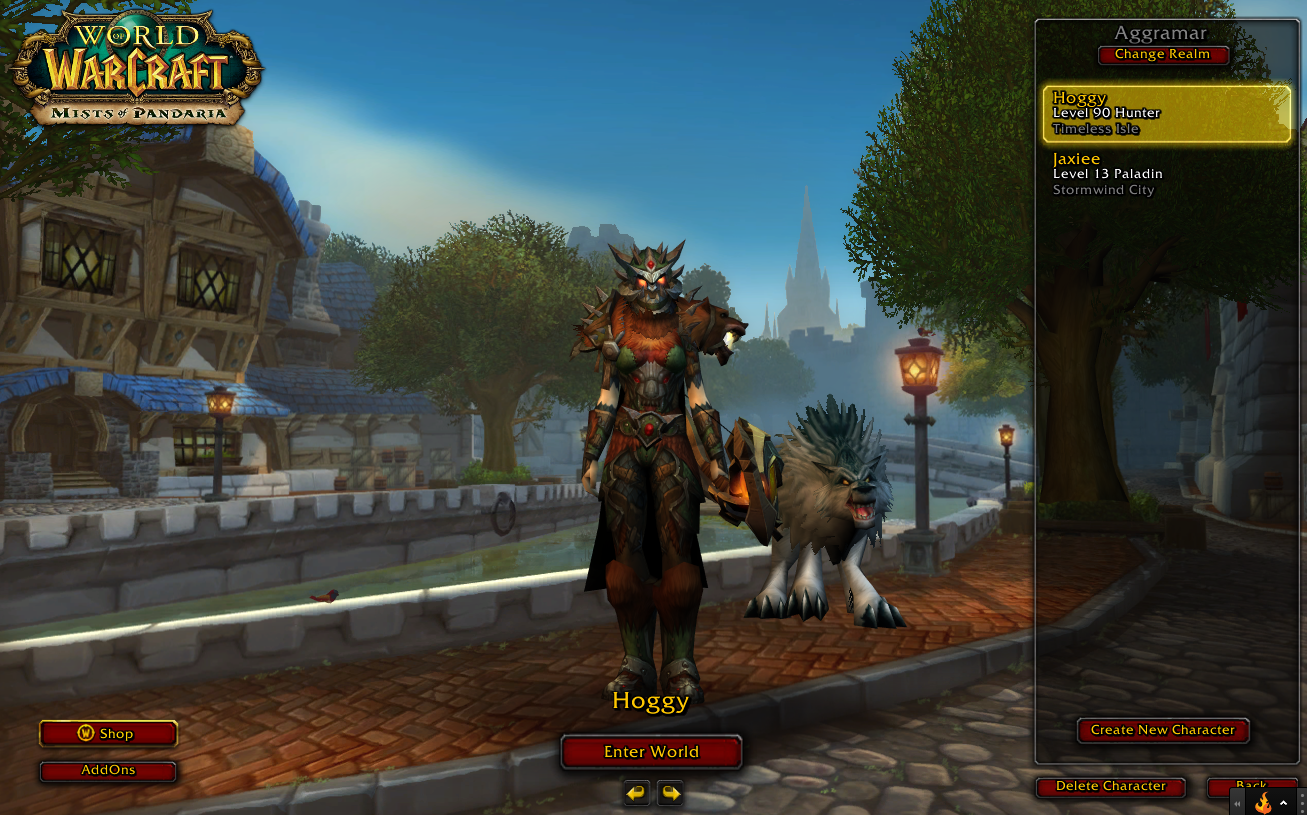Click Delete Character
Image resolution: width=1307 pixels, height=815 pixels.
point(1110,787)
